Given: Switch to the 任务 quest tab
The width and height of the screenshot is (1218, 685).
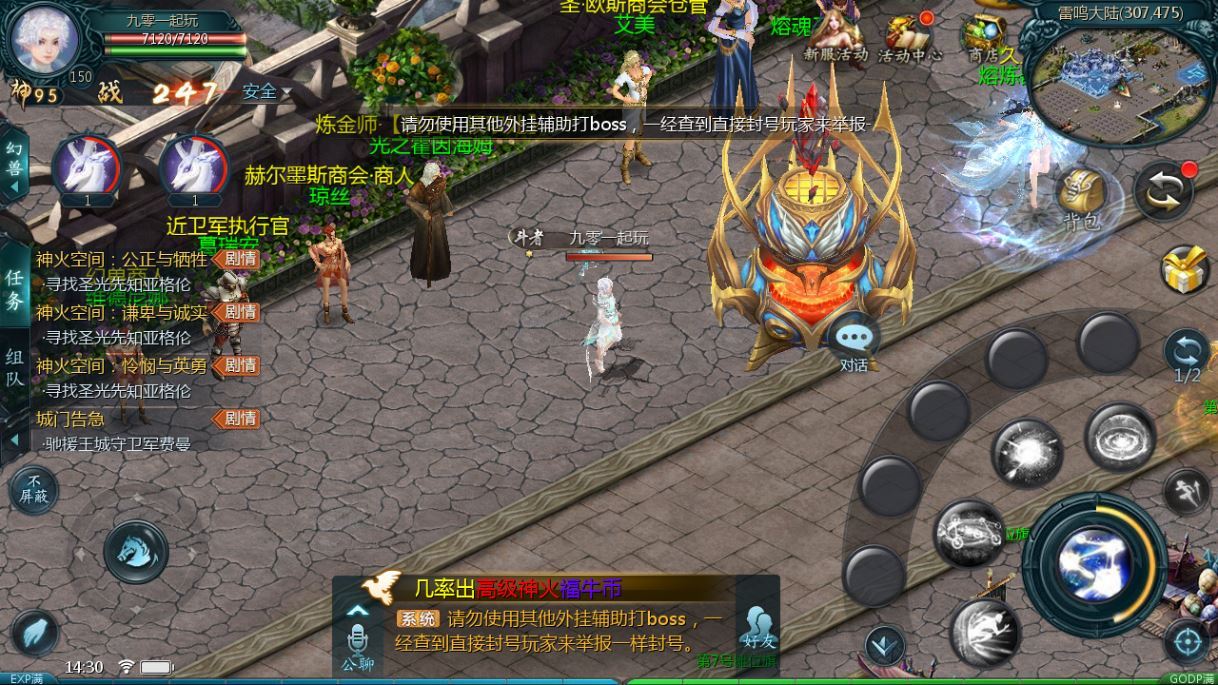Looking at the screenshot, I should [x=15, y=290].
